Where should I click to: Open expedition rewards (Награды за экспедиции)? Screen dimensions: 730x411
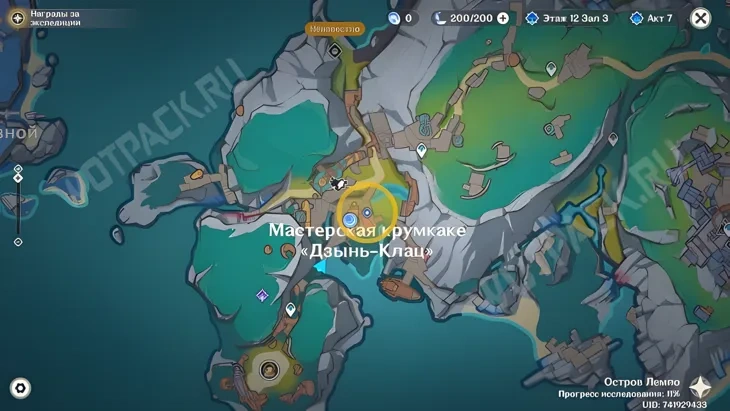point(17,18)
